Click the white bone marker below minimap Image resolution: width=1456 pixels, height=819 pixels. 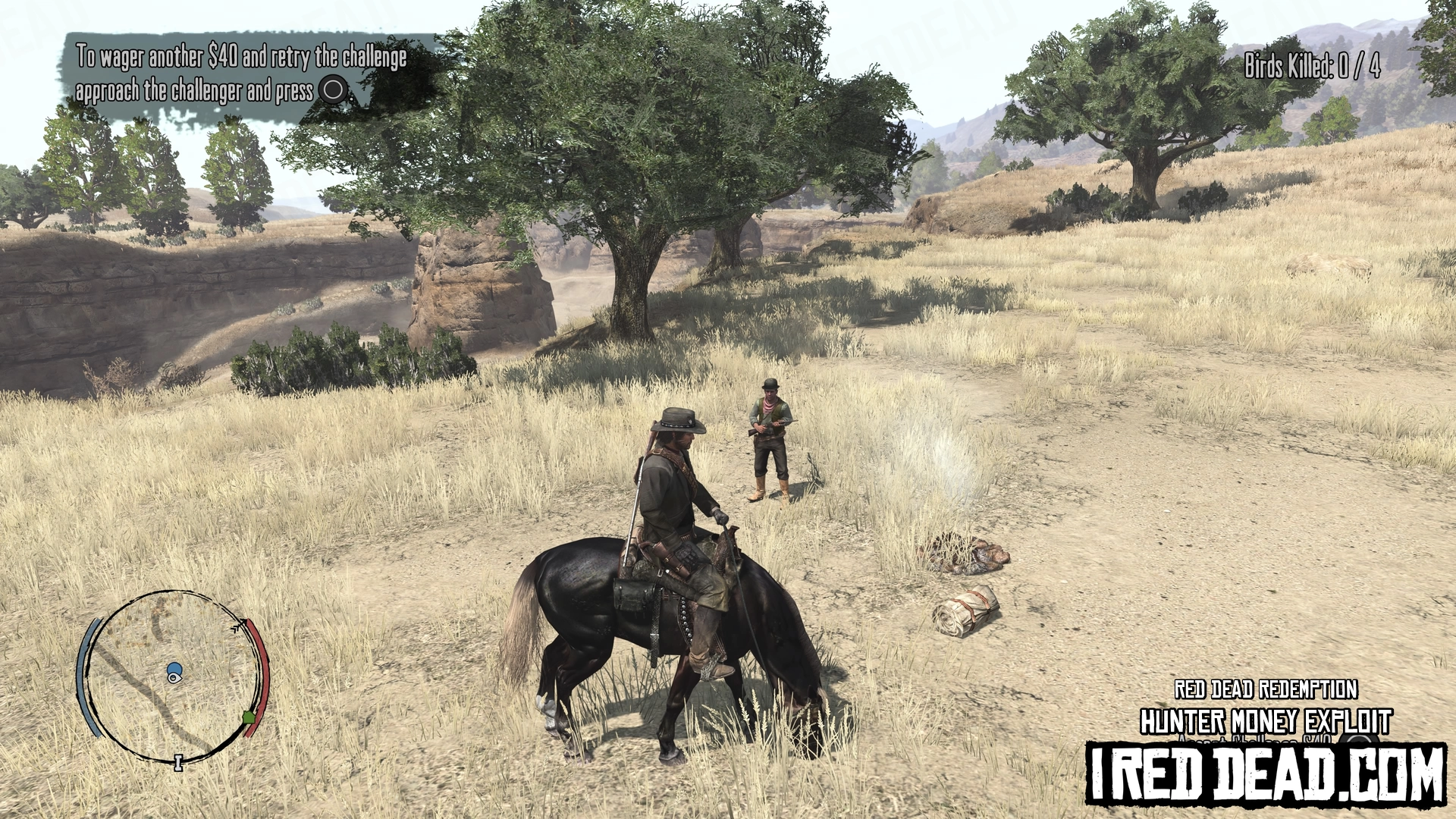[179, 762]
